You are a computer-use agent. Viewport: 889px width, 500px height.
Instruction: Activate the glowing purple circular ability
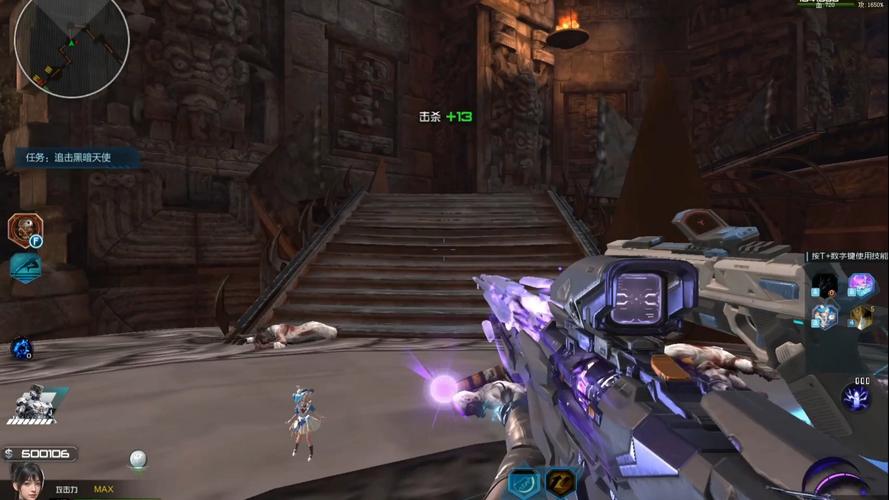point(855,397)
